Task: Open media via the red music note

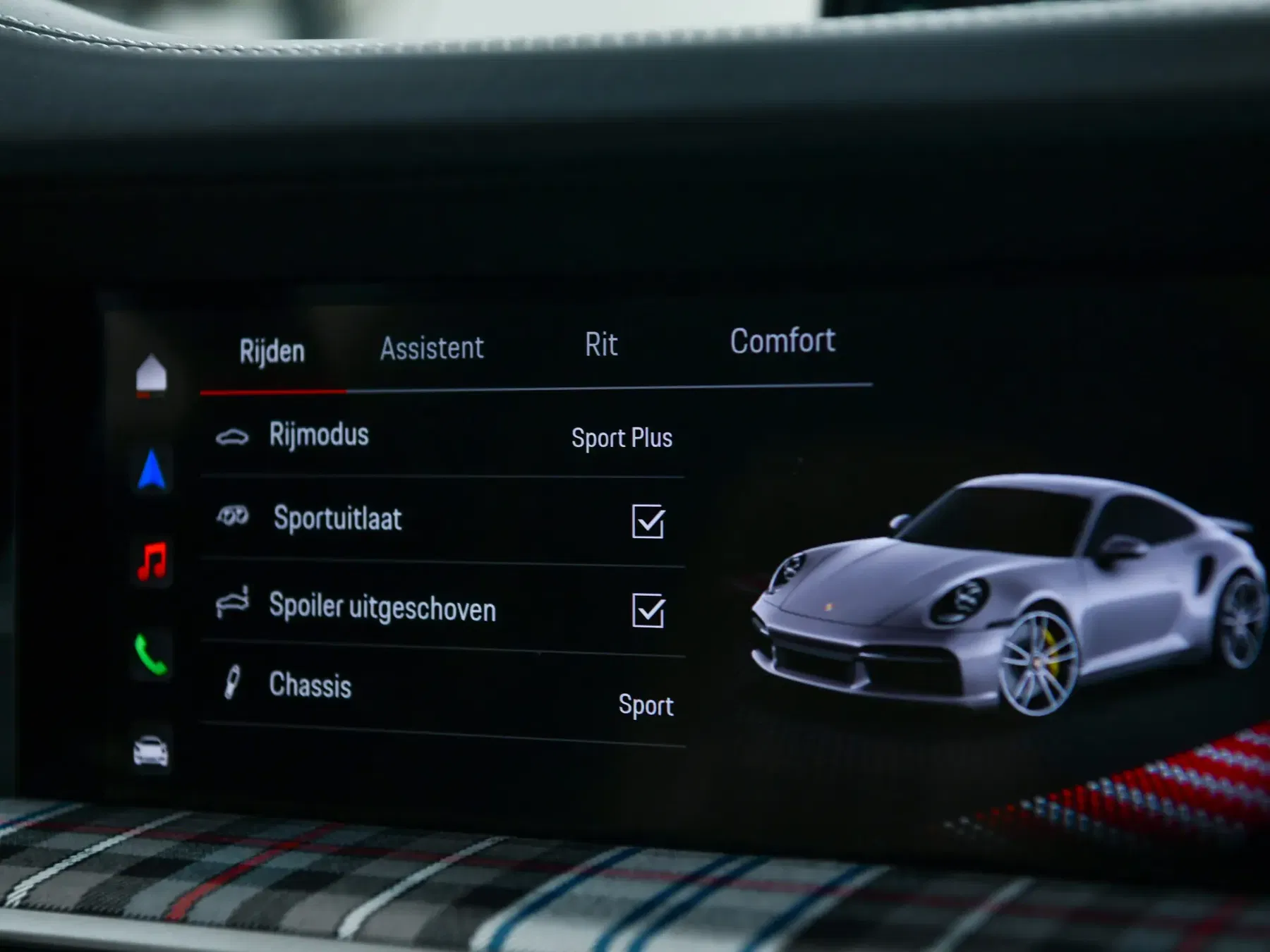Action: [x=152, y=561]
